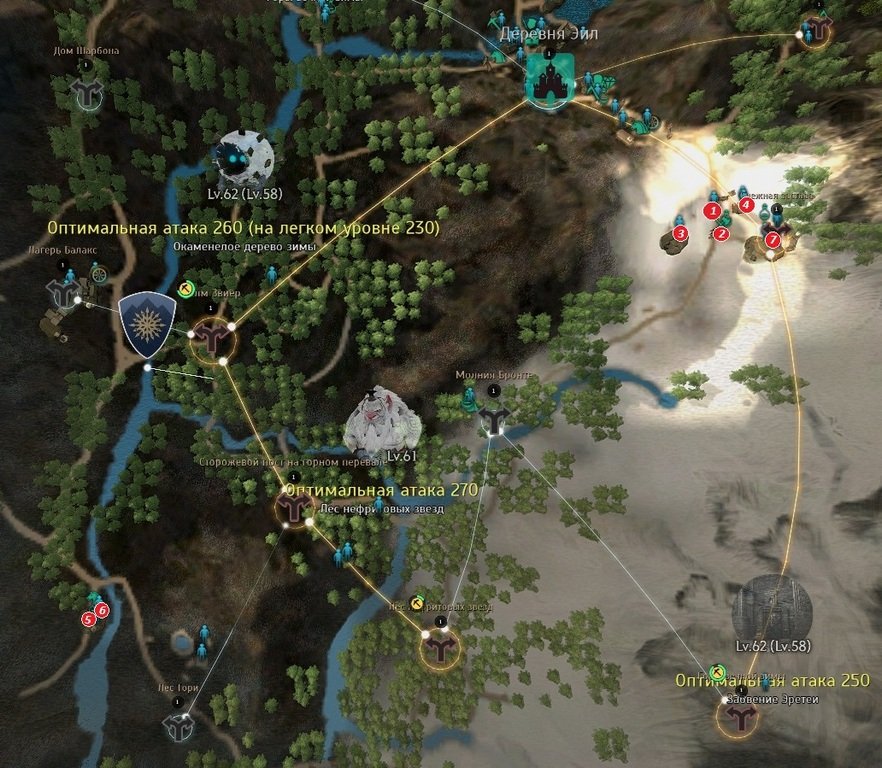Select red numbered marker 7
Image resolution: width=882 pixels, height=768 pixels.
tap(771, 239)
